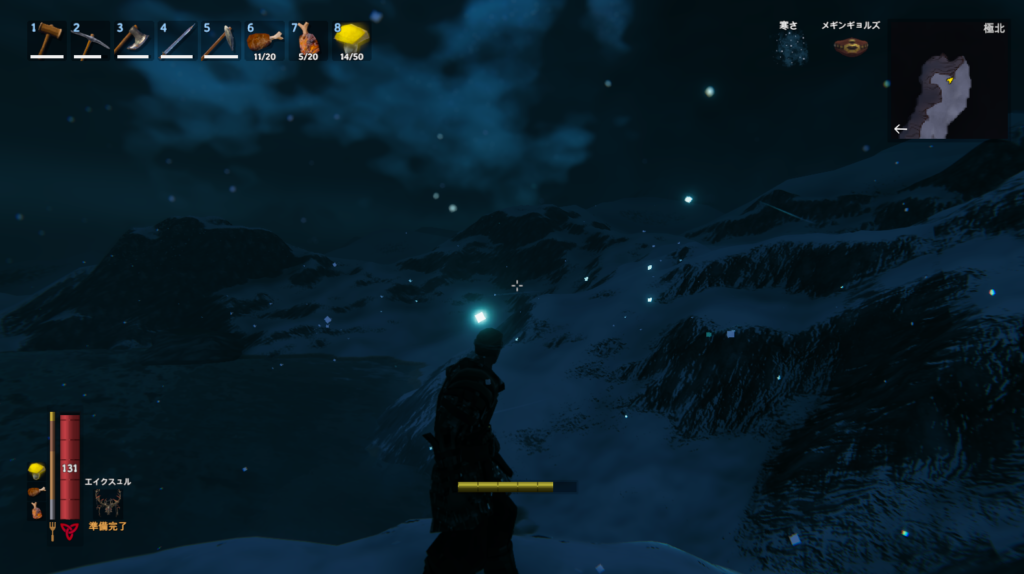The image size is (1024, 574).
Task: Click the cold status effect icon
Action: [792, 47]
